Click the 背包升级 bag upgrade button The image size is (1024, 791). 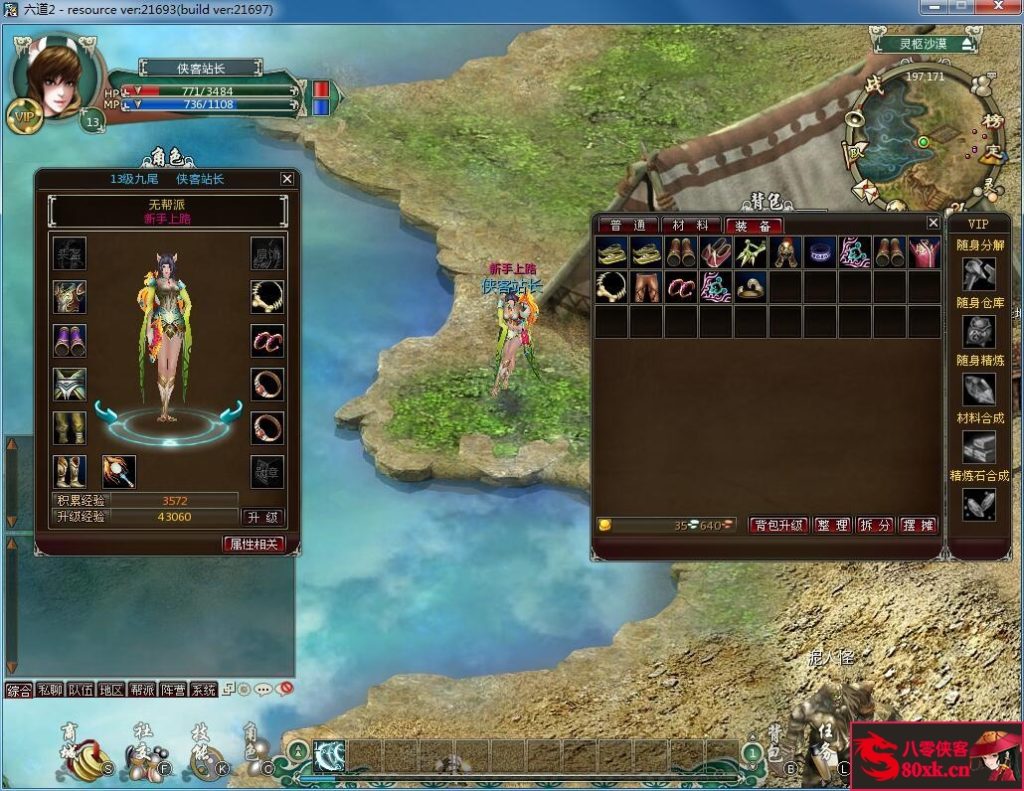(x=778, y=525)
